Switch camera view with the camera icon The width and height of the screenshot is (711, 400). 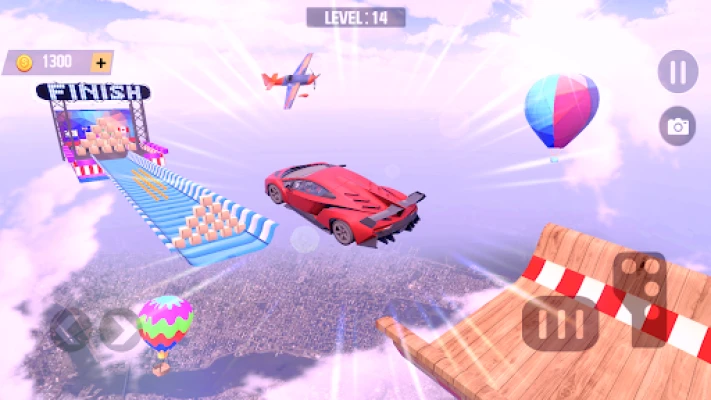click(x=677, y=126)
